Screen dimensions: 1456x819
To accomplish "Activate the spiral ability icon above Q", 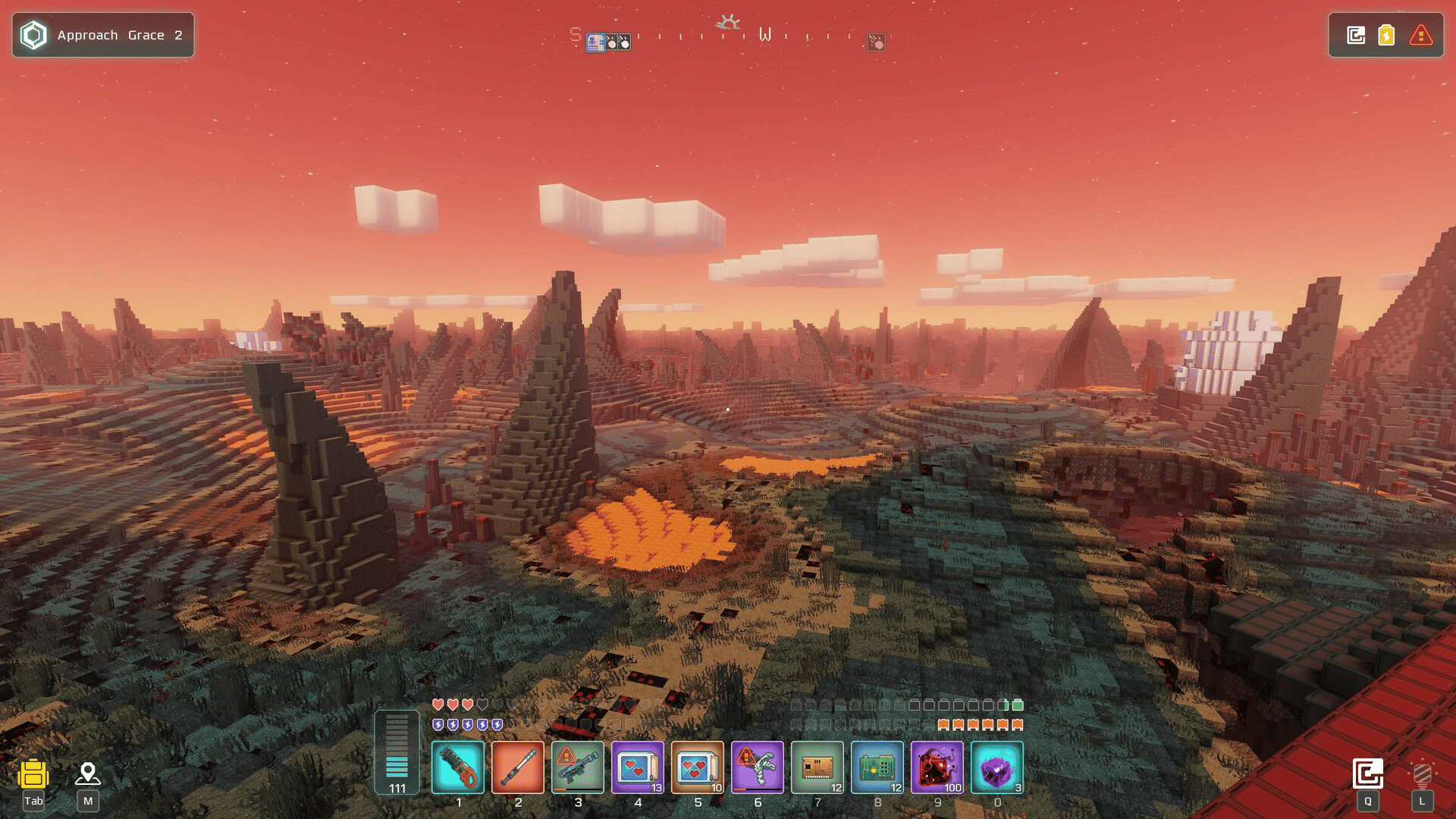I will (1368, 773).
